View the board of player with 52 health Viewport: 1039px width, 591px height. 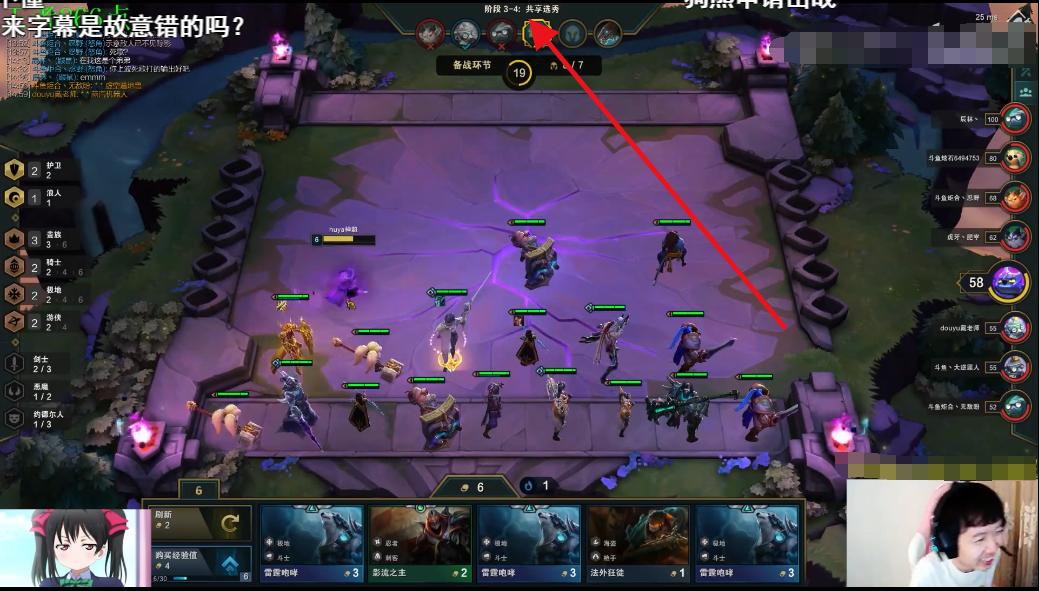click(1015, 406)
